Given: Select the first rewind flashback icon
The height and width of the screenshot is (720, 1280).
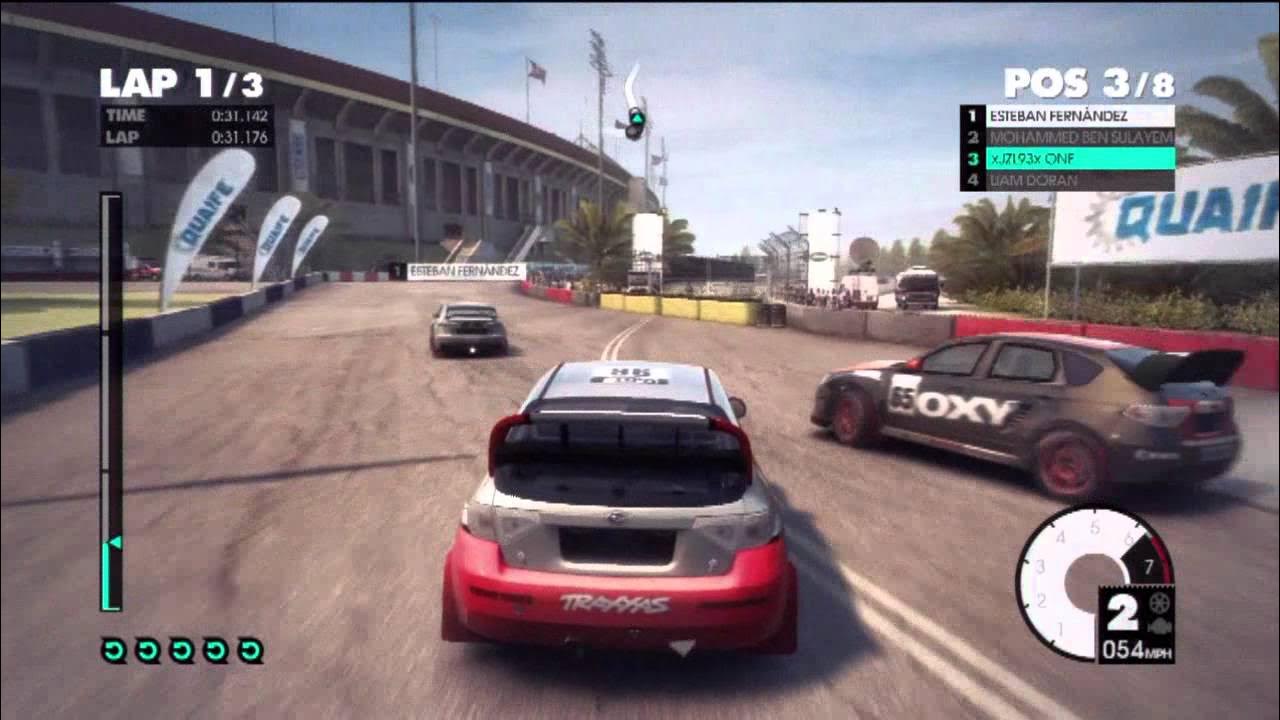Looking at the screenshot, I should point(114,650).
